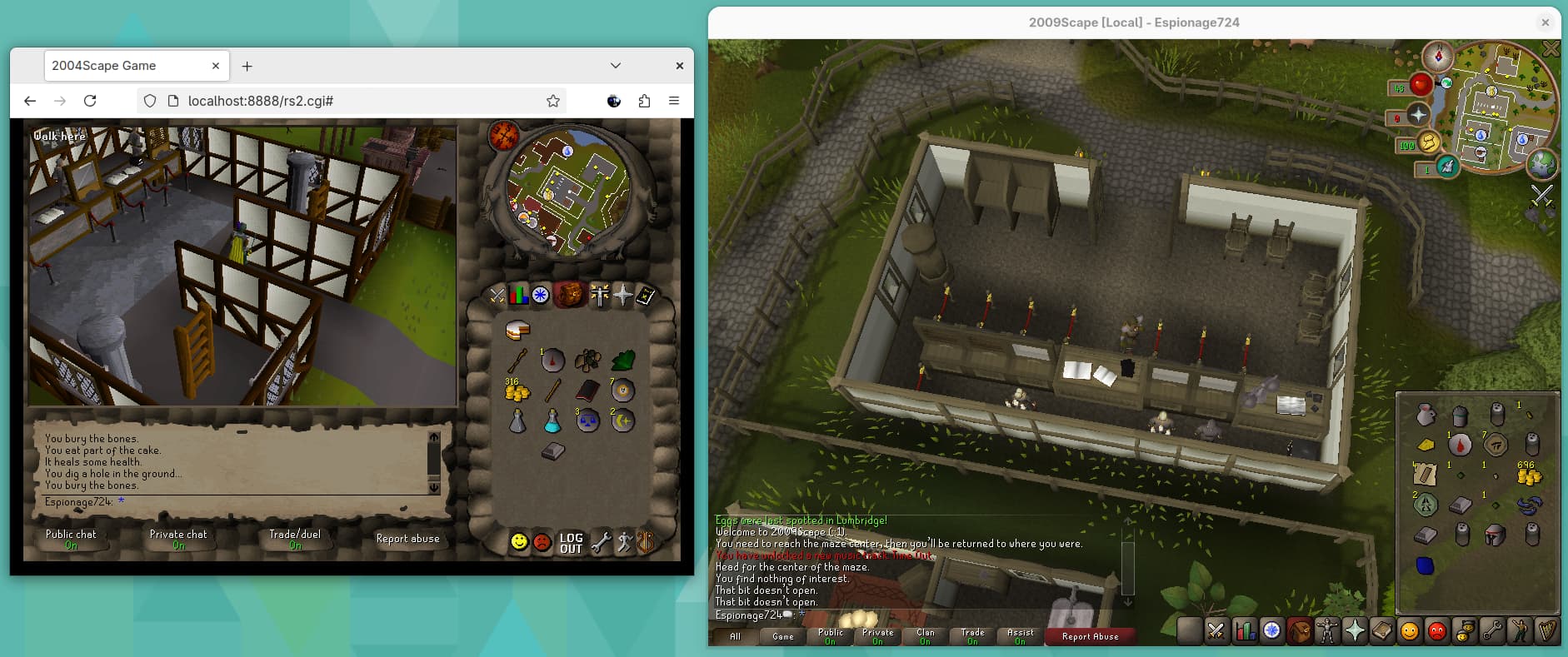This screenshot has height=657, width=1568.
Task: Open the world map globe button
Action: [1541, 164]
